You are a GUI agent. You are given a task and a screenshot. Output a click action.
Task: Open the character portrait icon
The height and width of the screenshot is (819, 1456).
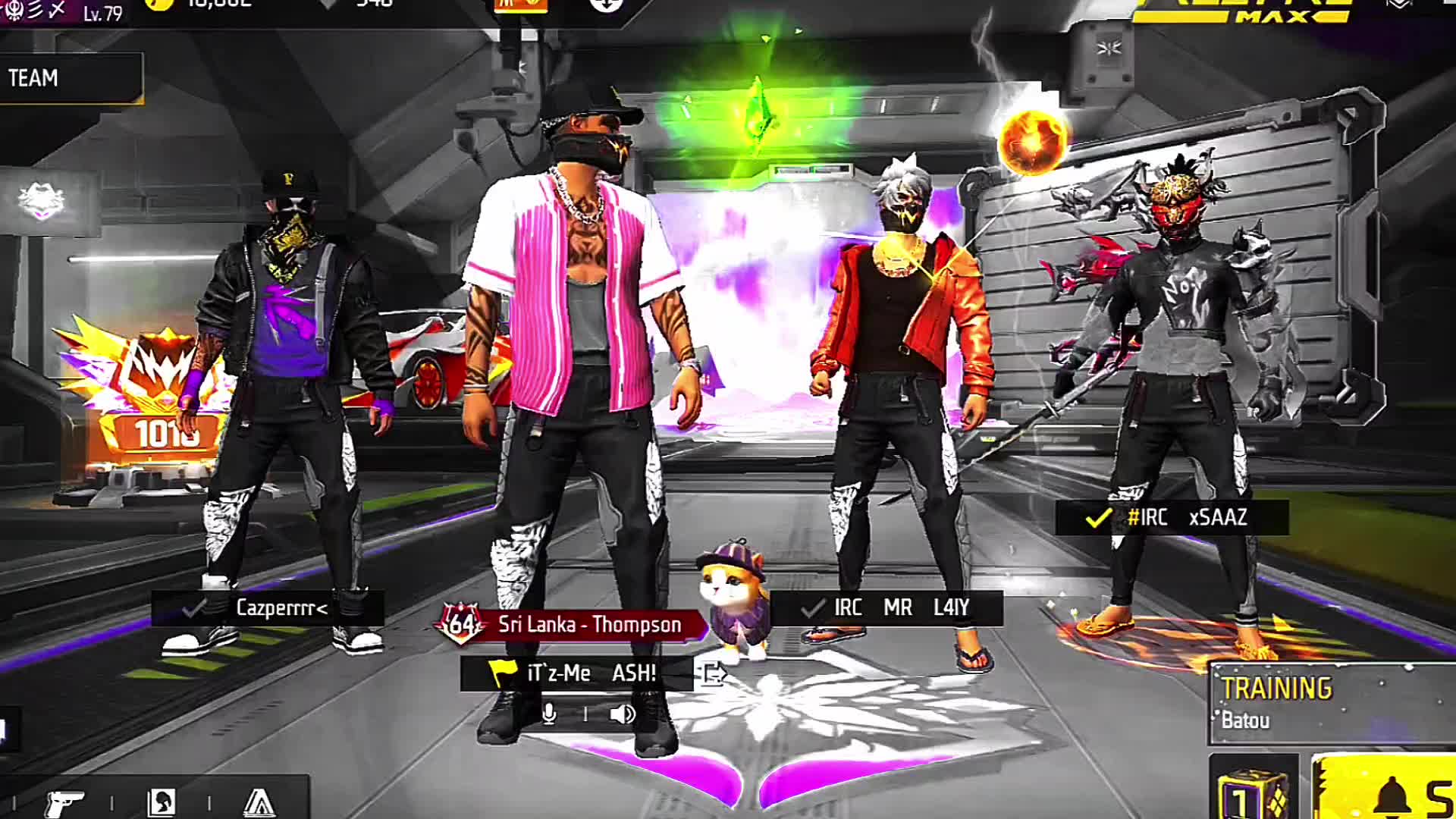(162, 802)
